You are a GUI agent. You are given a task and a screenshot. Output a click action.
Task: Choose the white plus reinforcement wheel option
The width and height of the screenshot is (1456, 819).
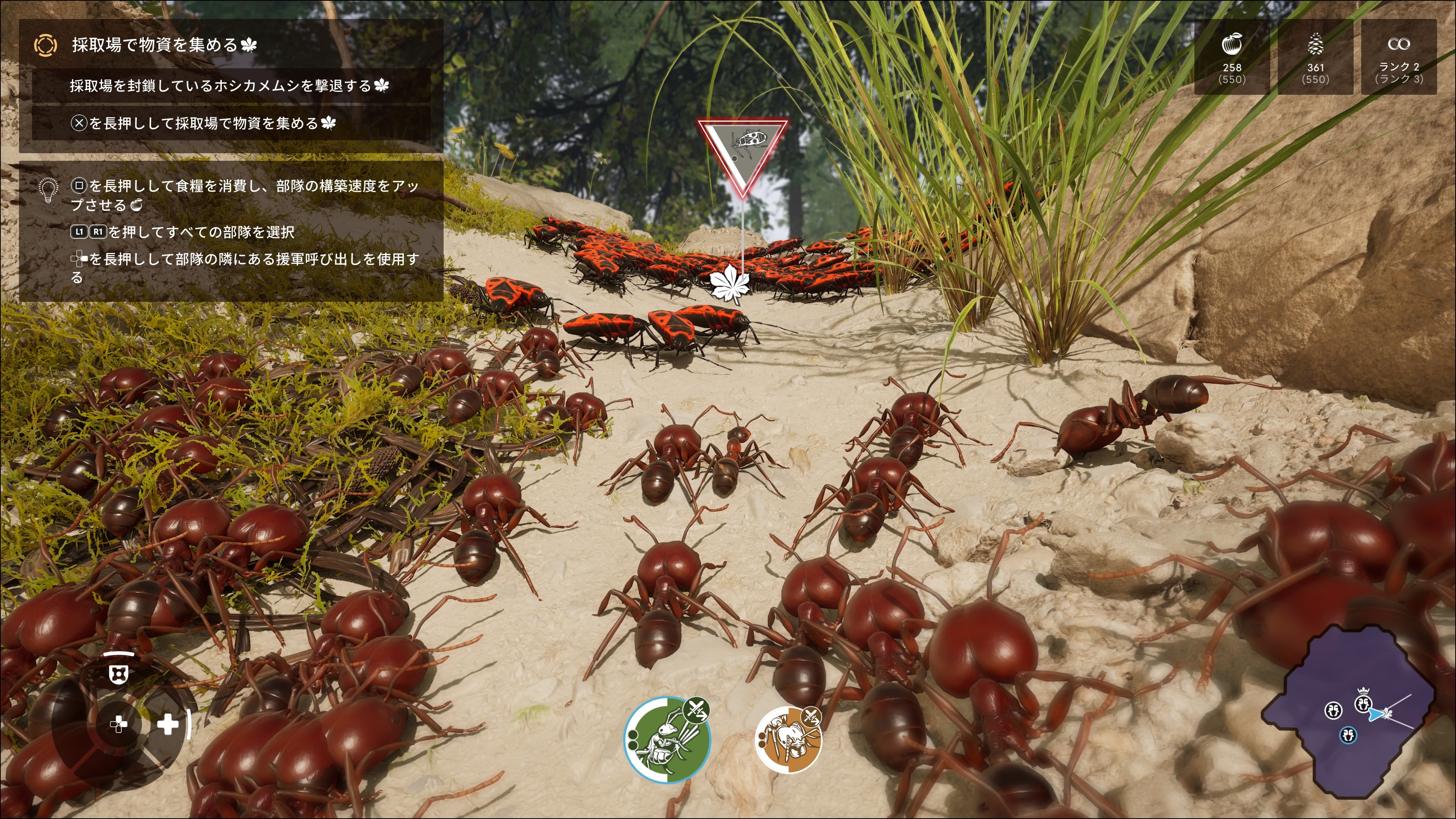pos(168,725)
